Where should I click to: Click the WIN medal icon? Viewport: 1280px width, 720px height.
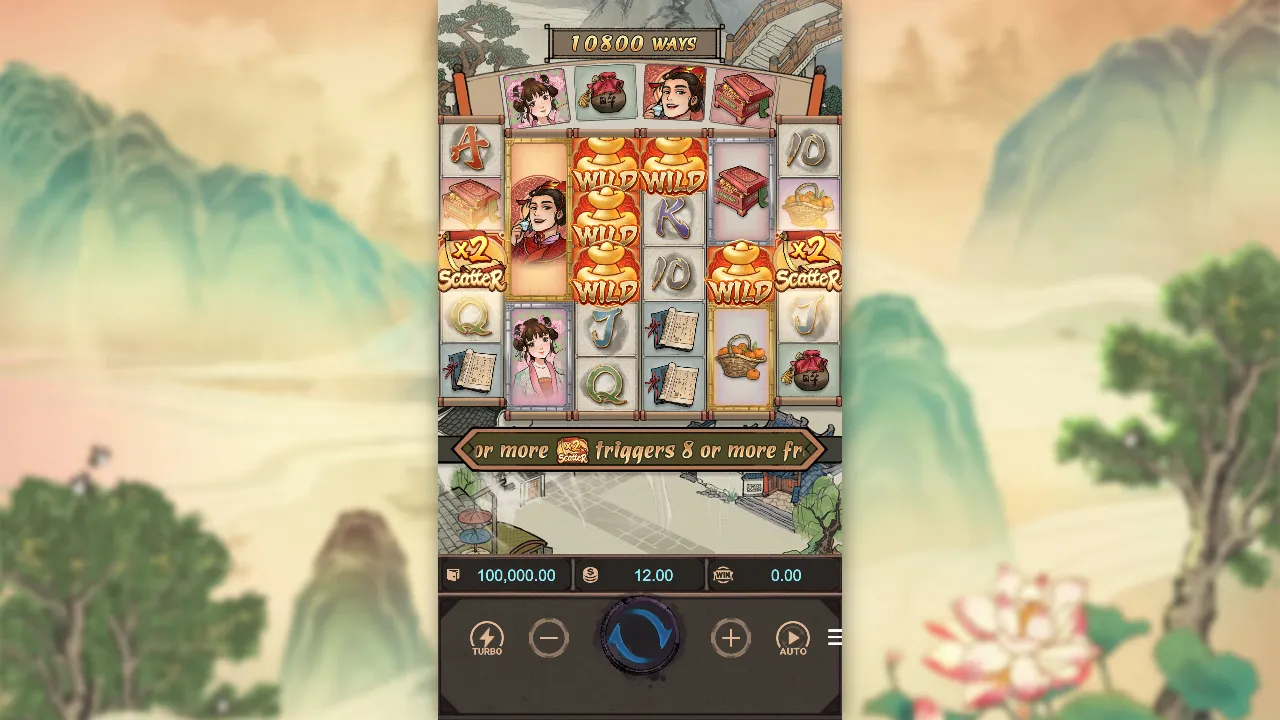coord(724,576)
